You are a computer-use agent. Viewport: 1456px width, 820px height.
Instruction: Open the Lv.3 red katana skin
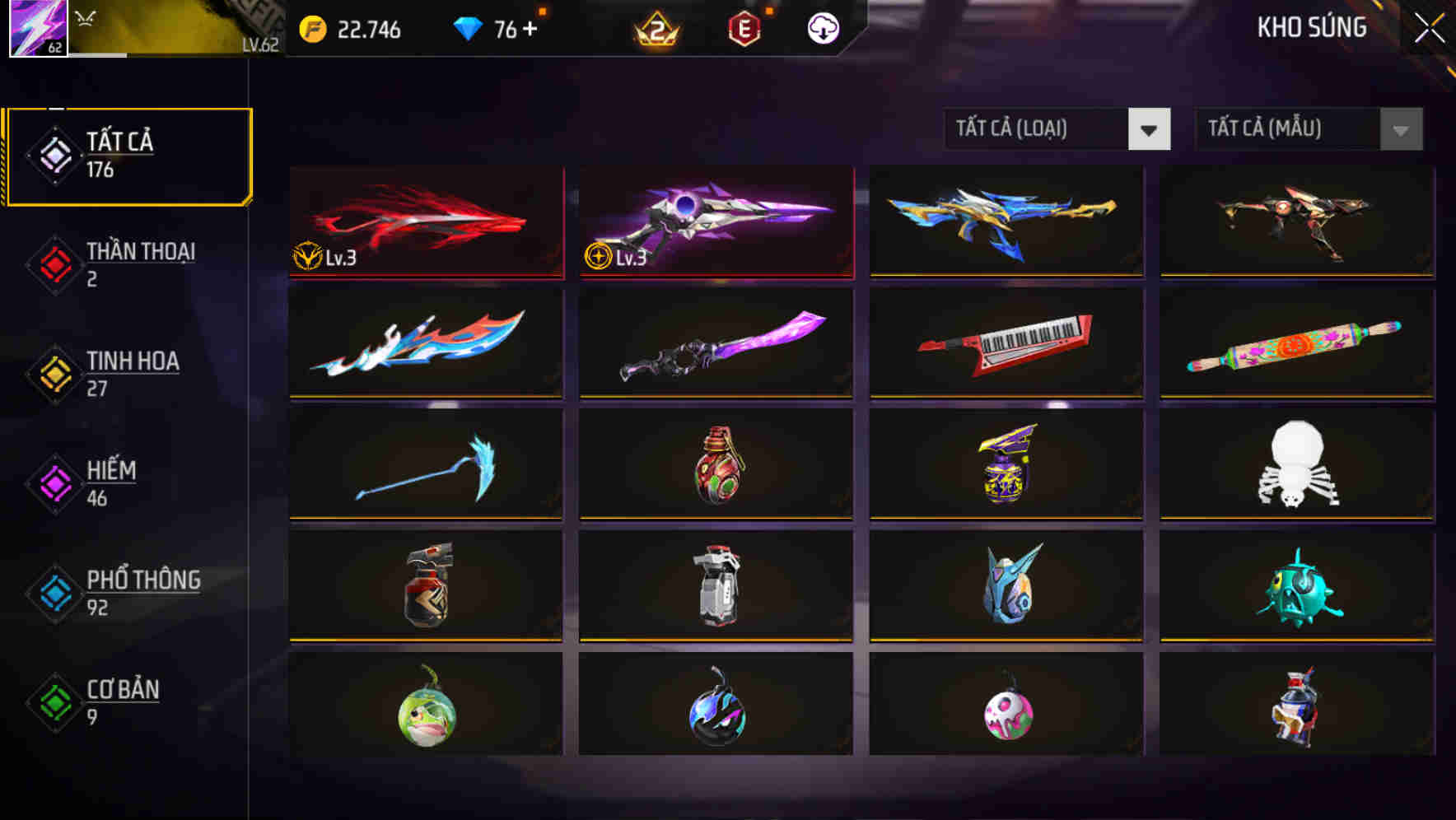click(425, 222)
